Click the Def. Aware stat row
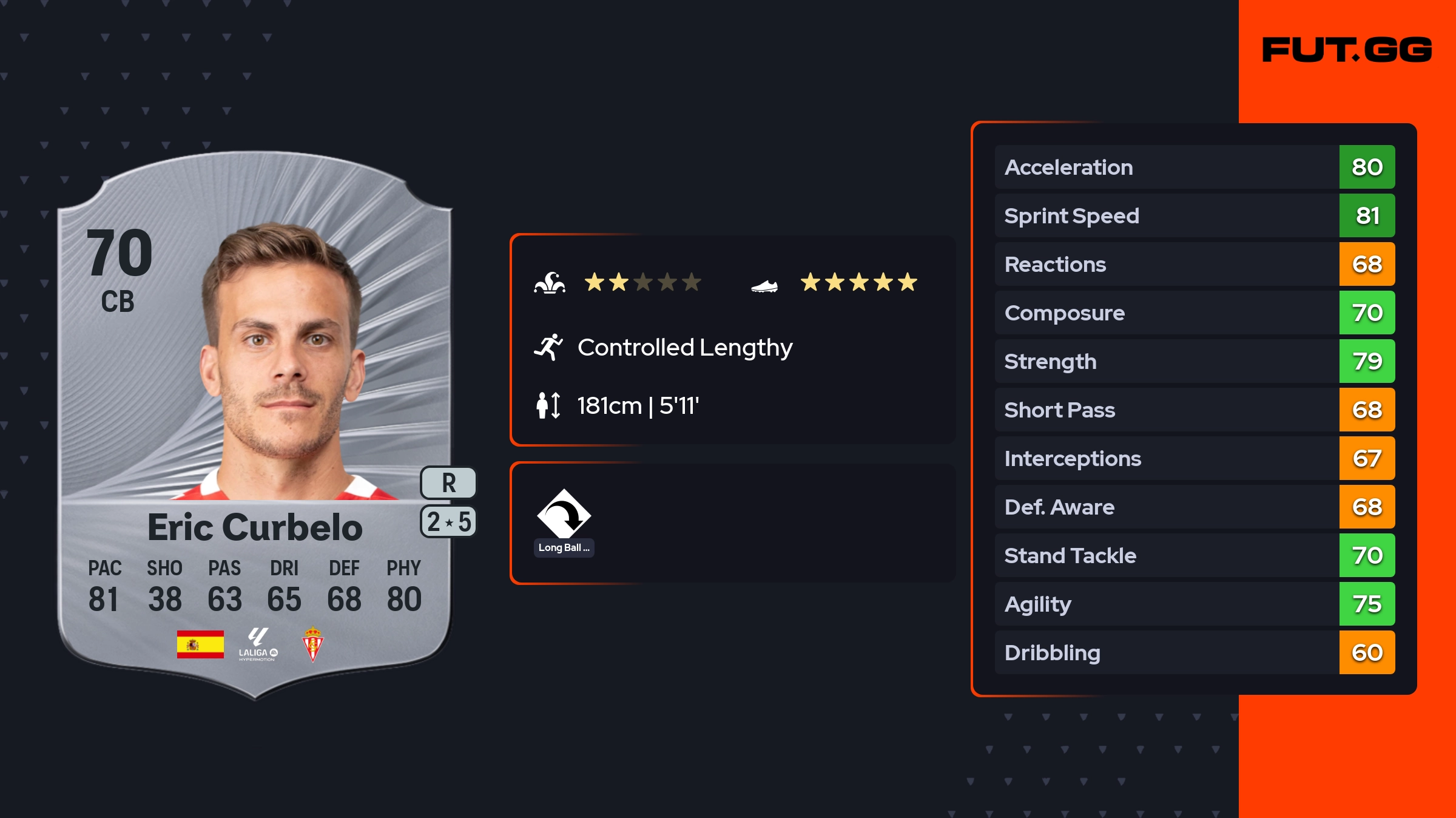 (1195, 507)
